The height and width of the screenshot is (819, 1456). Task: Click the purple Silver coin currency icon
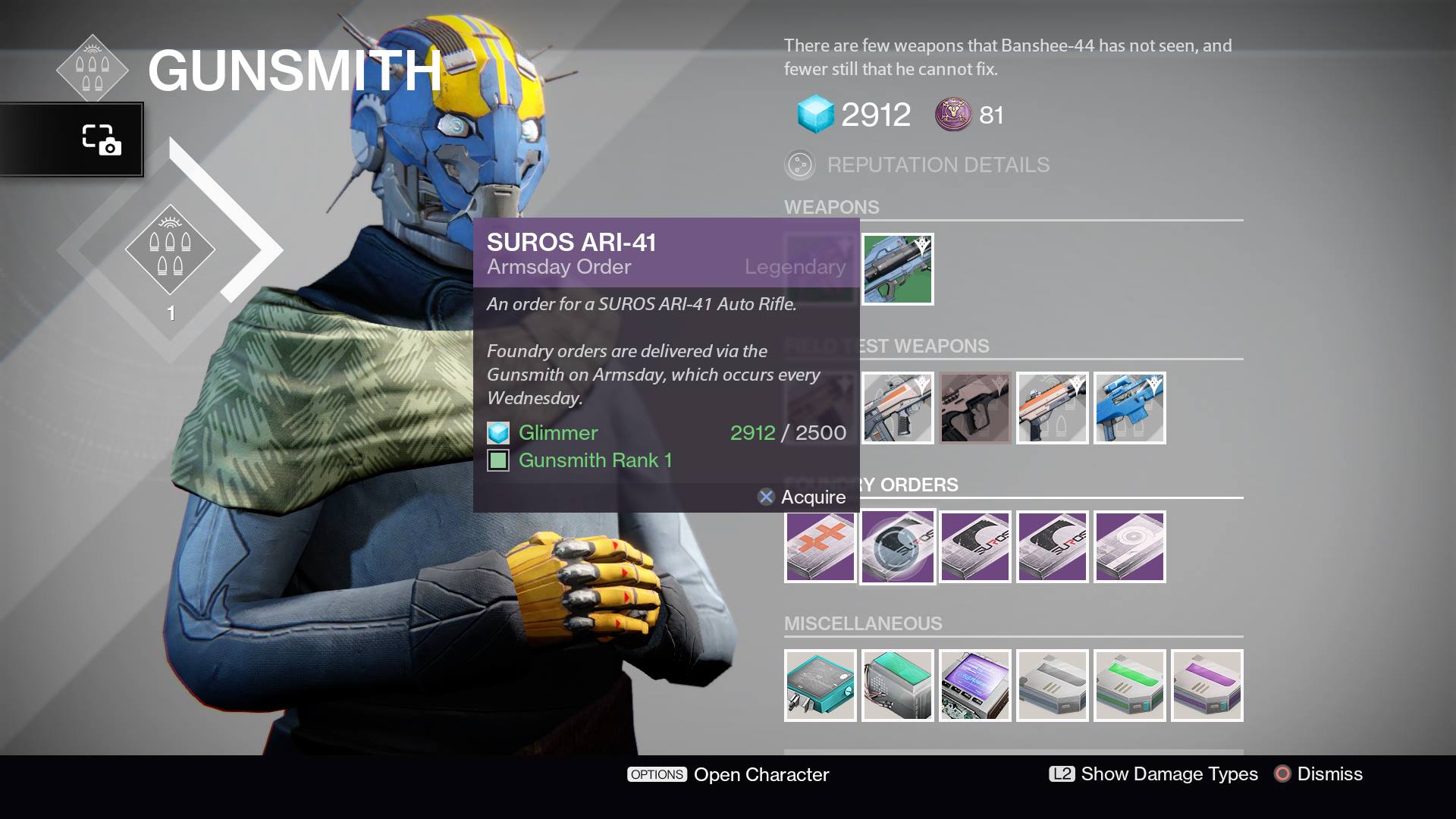(x=953, y=115)
